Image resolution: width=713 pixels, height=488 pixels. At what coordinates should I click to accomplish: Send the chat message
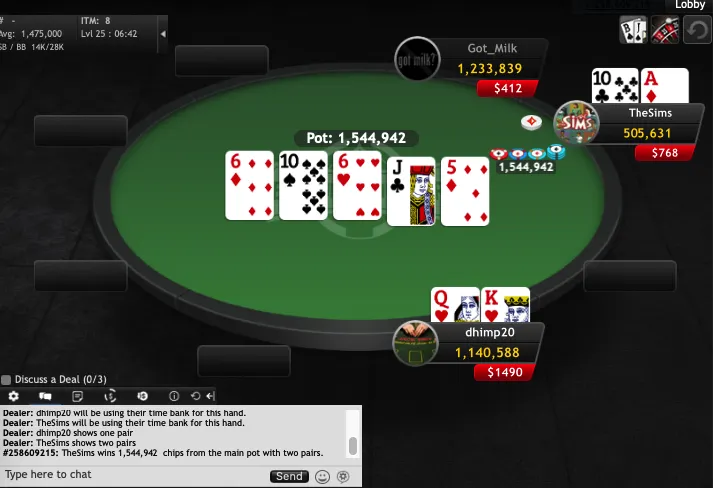(289, 476)
